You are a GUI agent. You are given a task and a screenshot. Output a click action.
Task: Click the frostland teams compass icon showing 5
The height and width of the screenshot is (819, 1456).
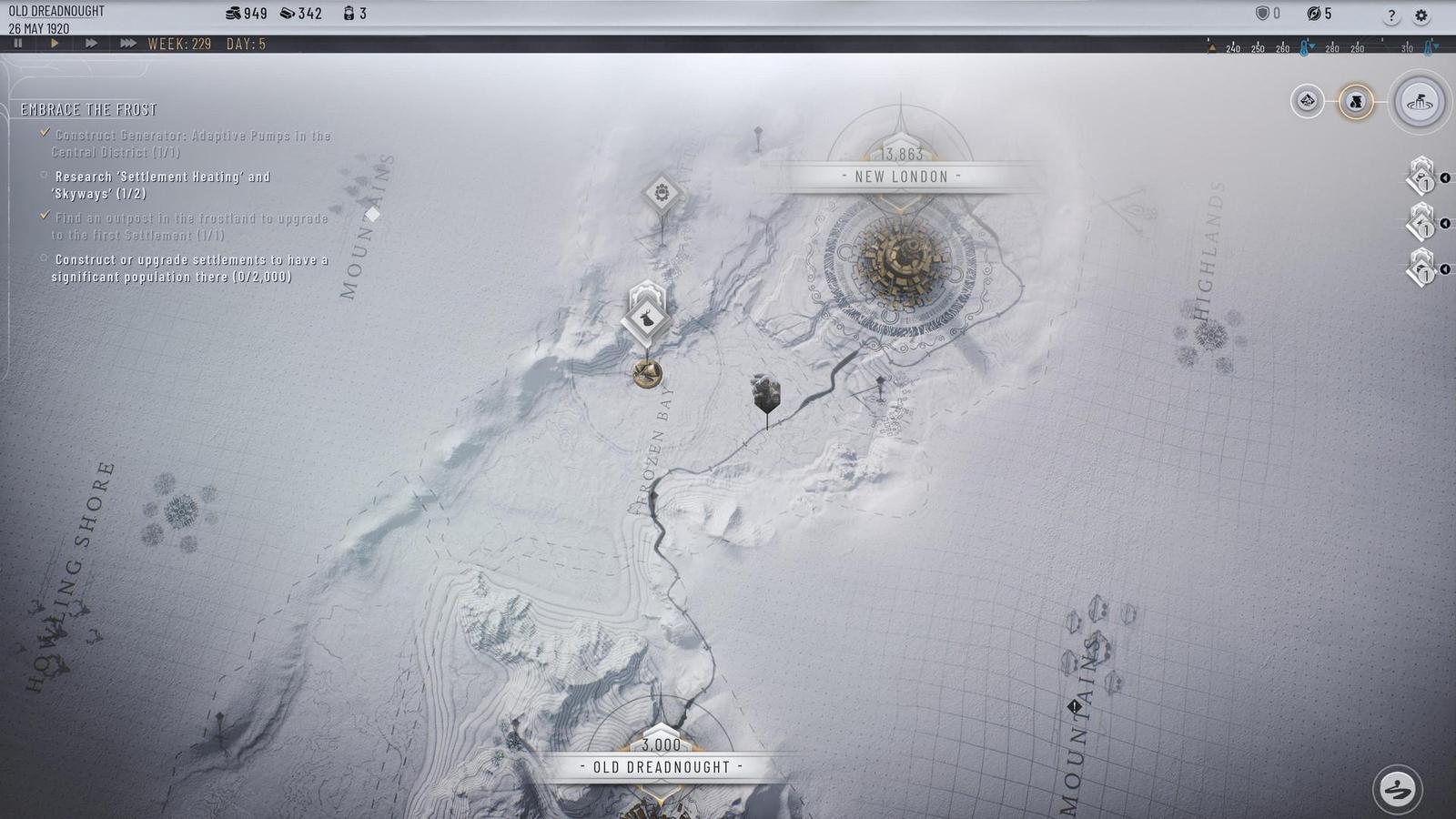[x=1313, y=14]
